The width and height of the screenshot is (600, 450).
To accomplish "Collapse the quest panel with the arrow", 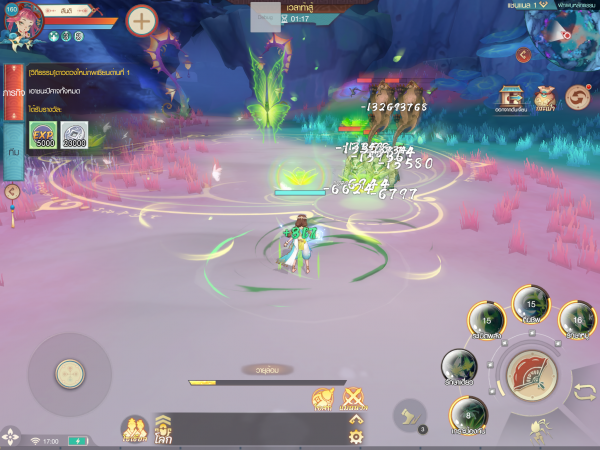I will click(12, 191).
